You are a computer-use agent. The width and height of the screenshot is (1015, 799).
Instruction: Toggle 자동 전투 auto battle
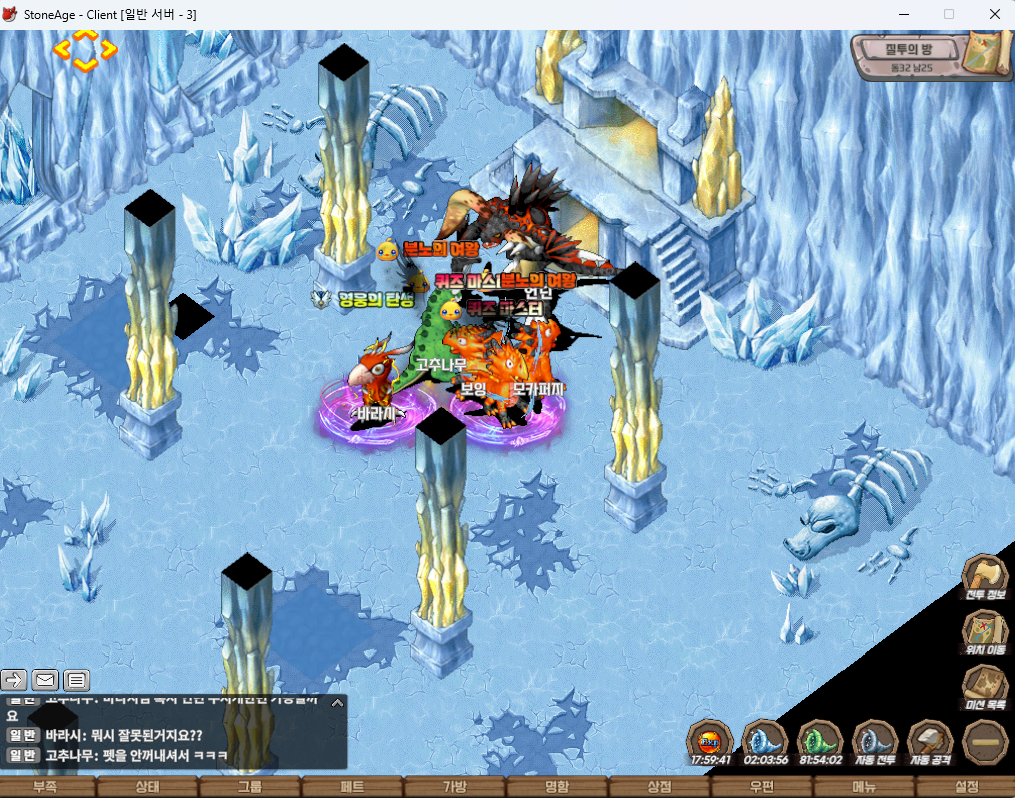click(x=875, y=742)
